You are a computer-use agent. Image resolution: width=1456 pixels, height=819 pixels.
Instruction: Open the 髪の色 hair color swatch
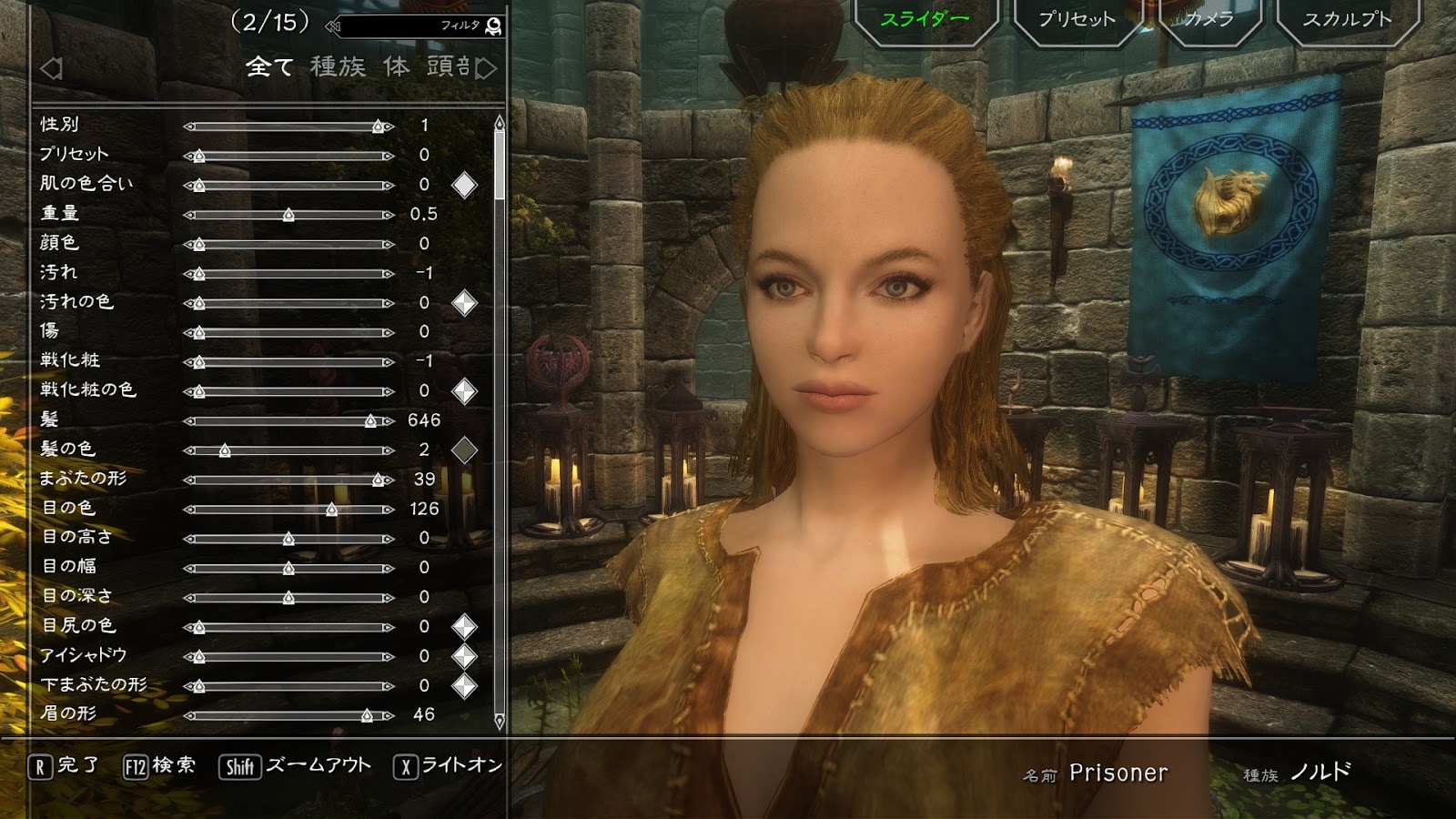(x=464, y=450)
